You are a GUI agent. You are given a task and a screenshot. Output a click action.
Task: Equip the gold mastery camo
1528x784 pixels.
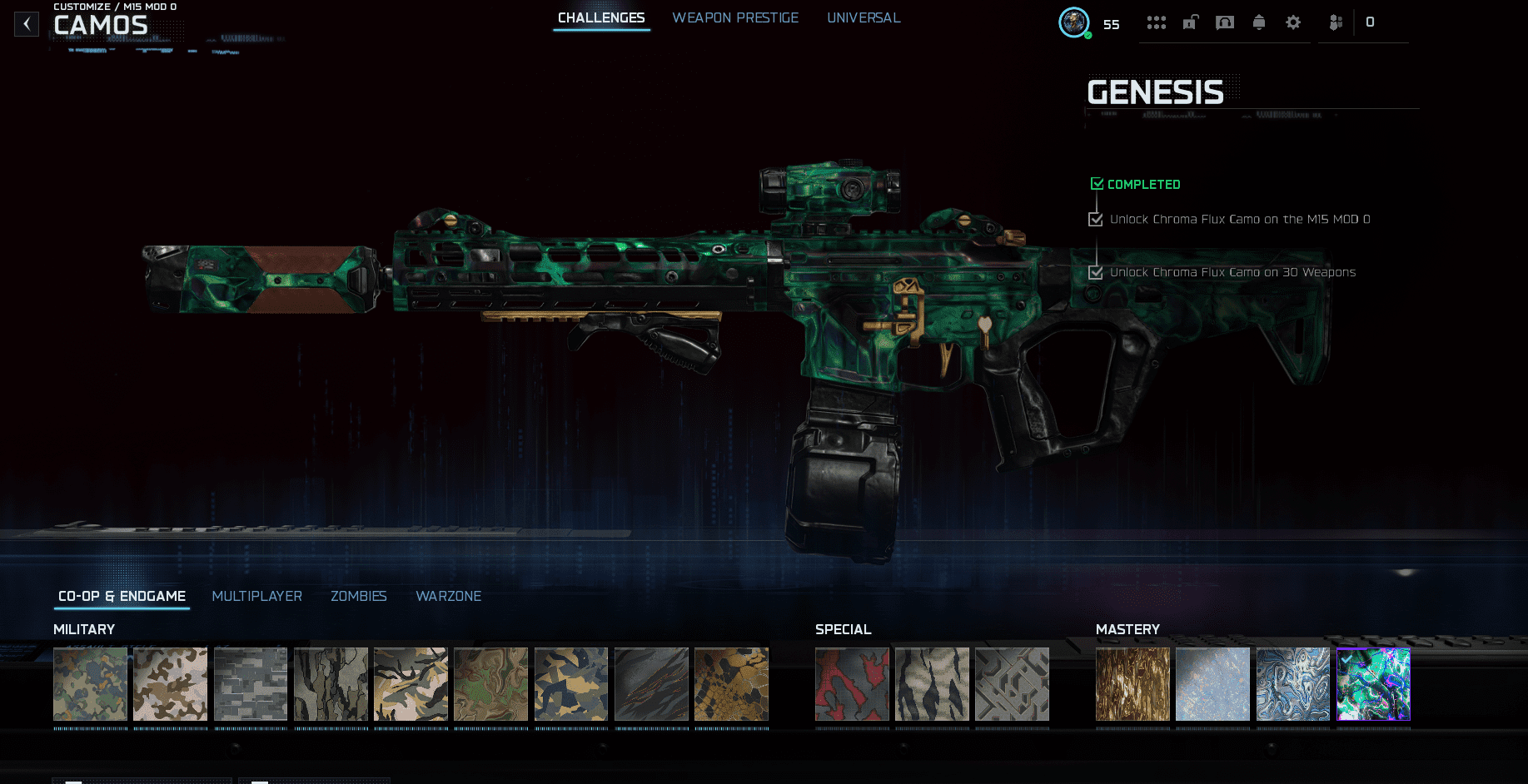1132,684
